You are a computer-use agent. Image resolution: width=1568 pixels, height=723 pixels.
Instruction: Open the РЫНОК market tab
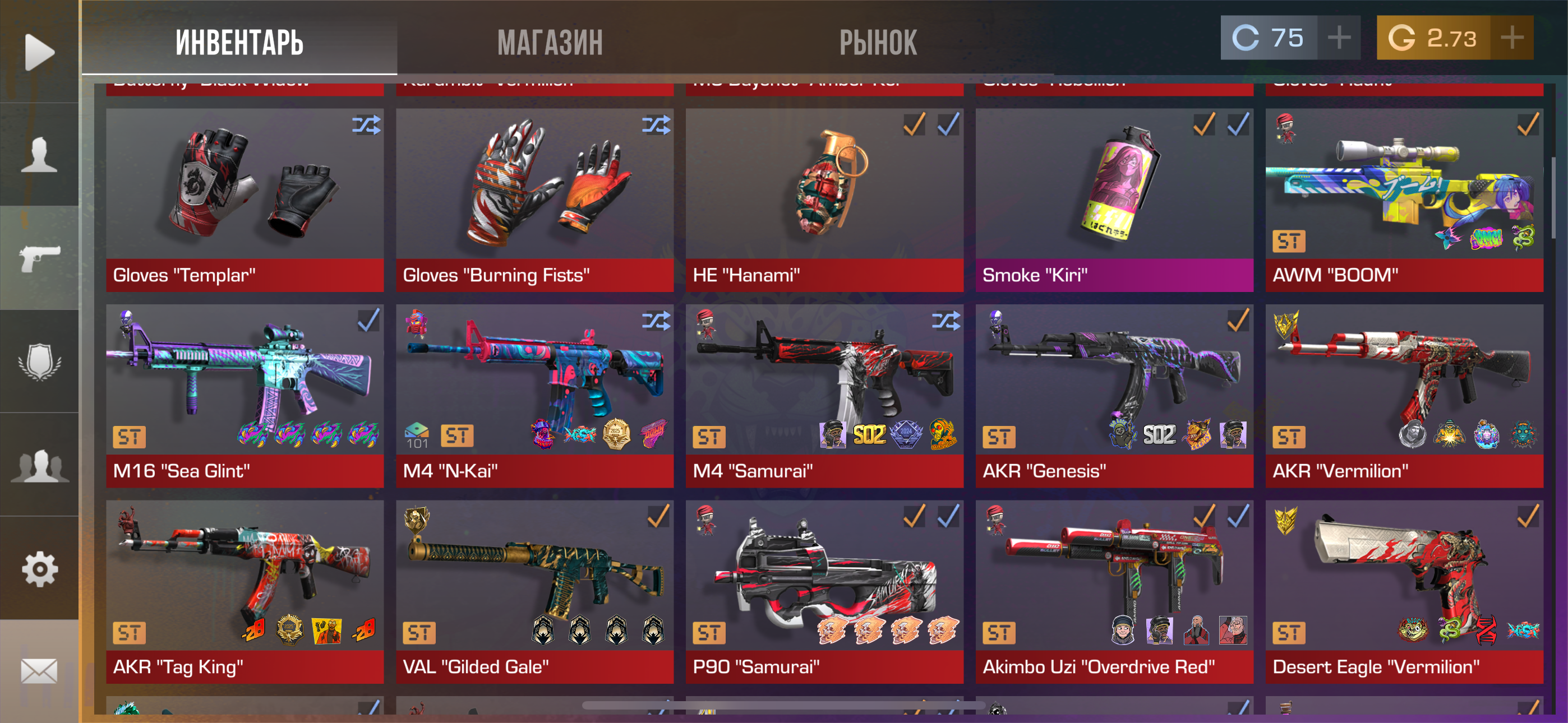pyautogui.click(x=878, y=43)
